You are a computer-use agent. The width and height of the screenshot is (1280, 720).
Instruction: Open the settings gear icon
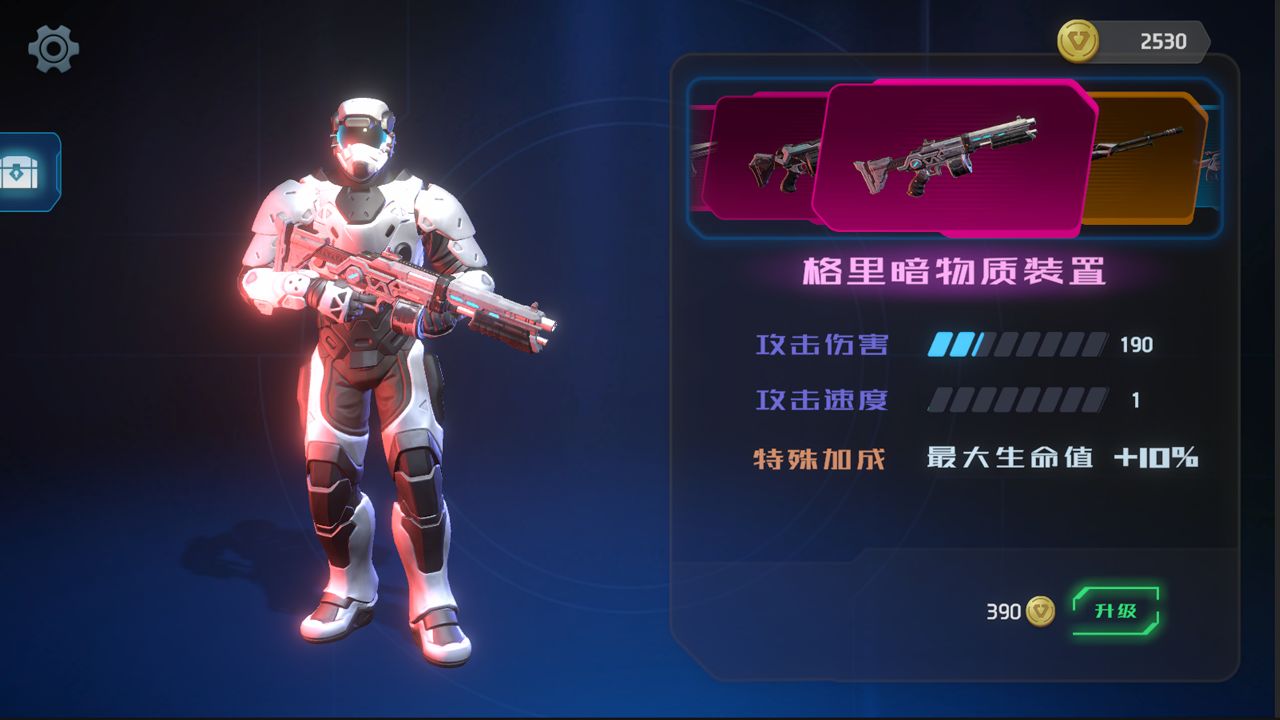point(54,48)
